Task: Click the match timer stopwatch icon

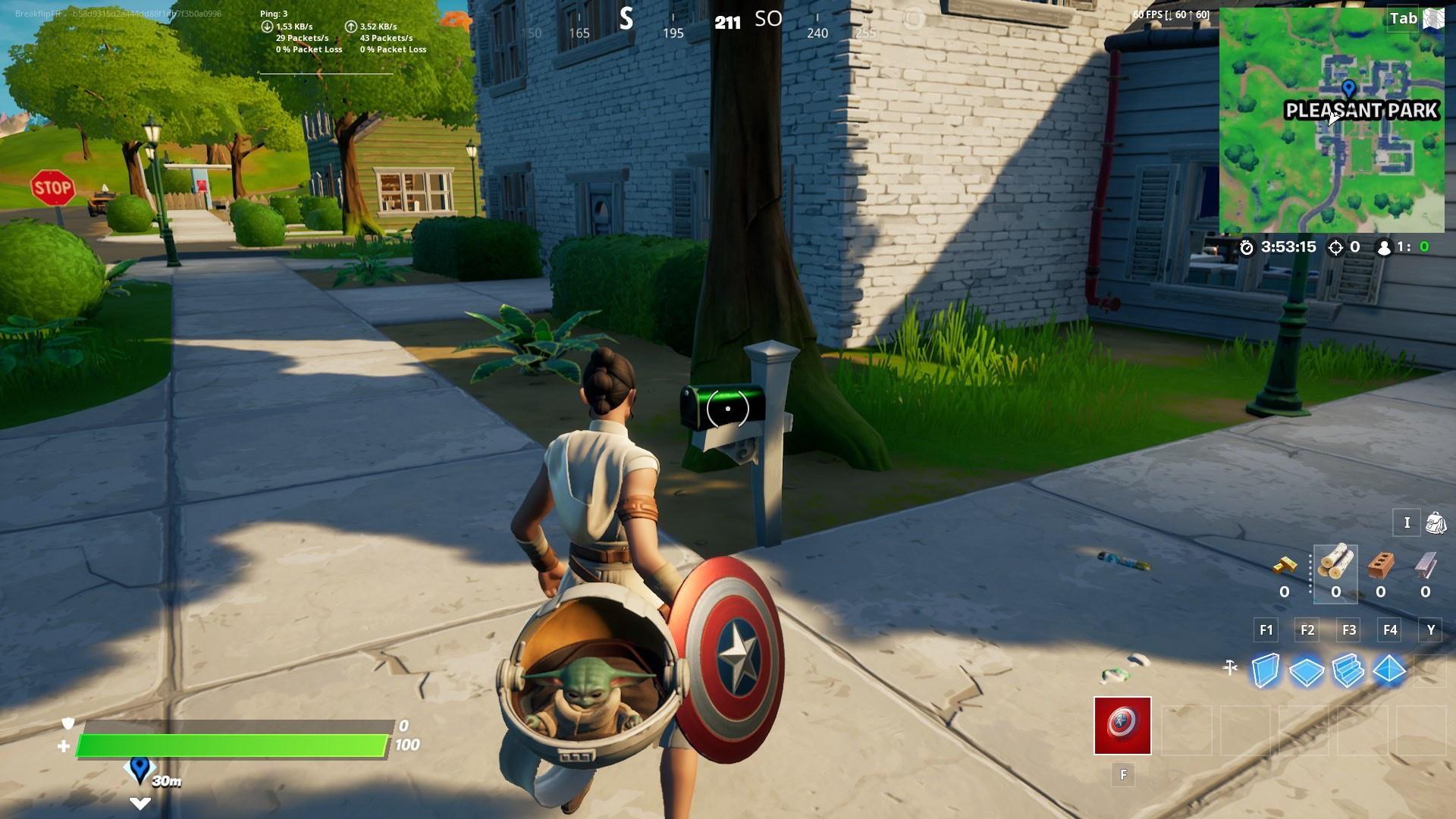Action: click(x=1247, y=248)
